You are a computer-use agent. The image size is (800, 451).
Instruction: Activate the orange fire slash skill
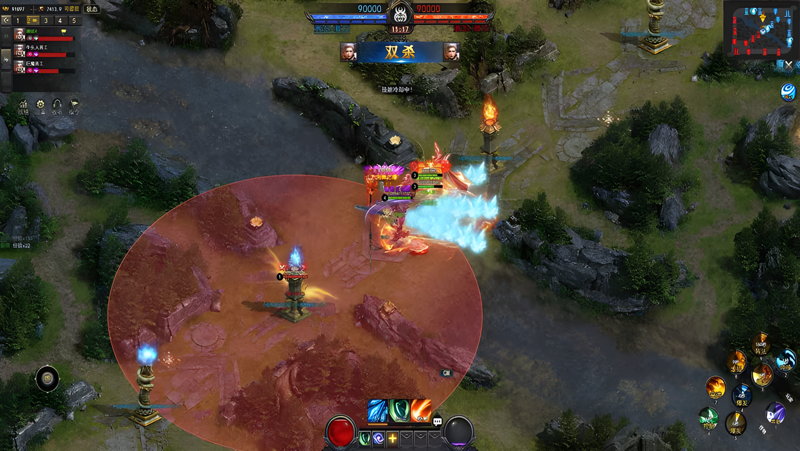pyautogui.click(x=422, y=410)
